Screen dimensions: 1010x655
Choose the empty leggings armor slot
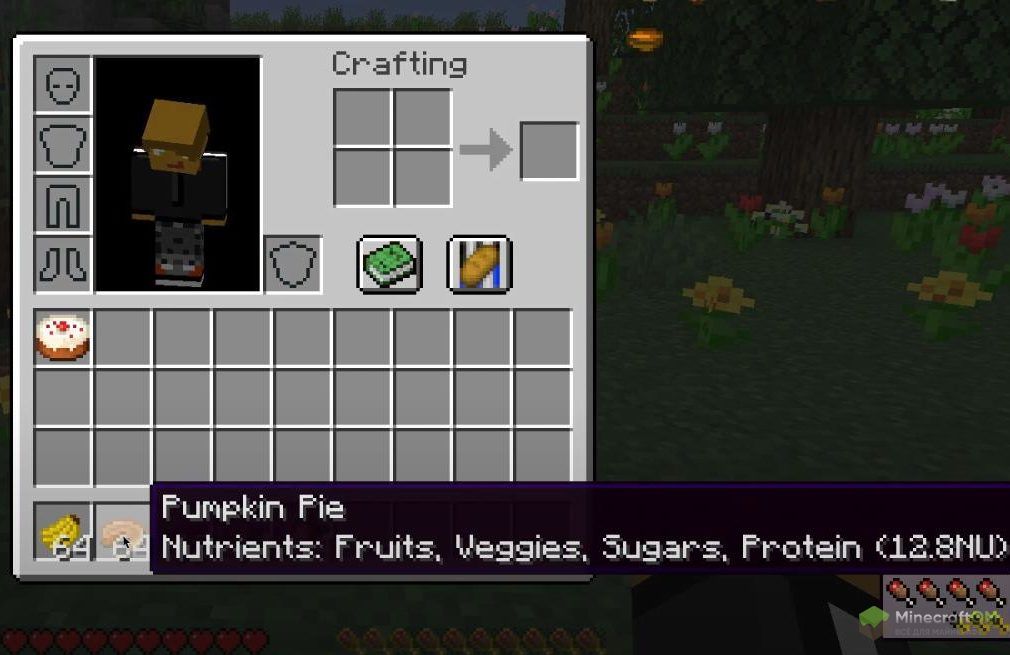click(x=63, y=204)
